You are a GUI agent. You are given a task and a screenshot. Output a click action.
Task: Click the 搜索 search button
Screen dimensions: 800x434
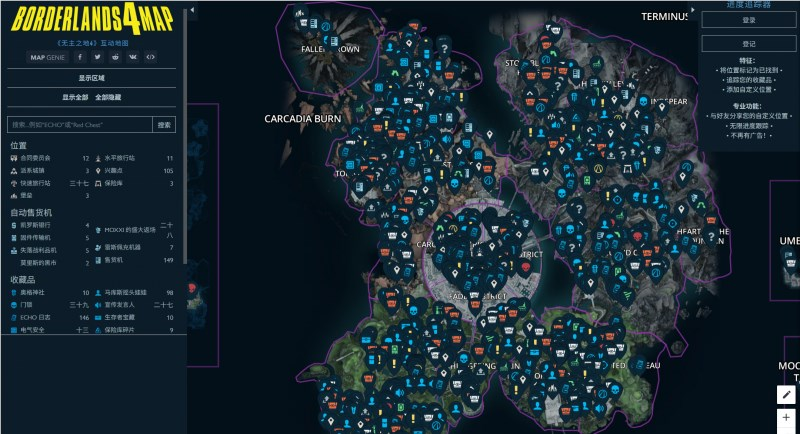click(164, 125)
